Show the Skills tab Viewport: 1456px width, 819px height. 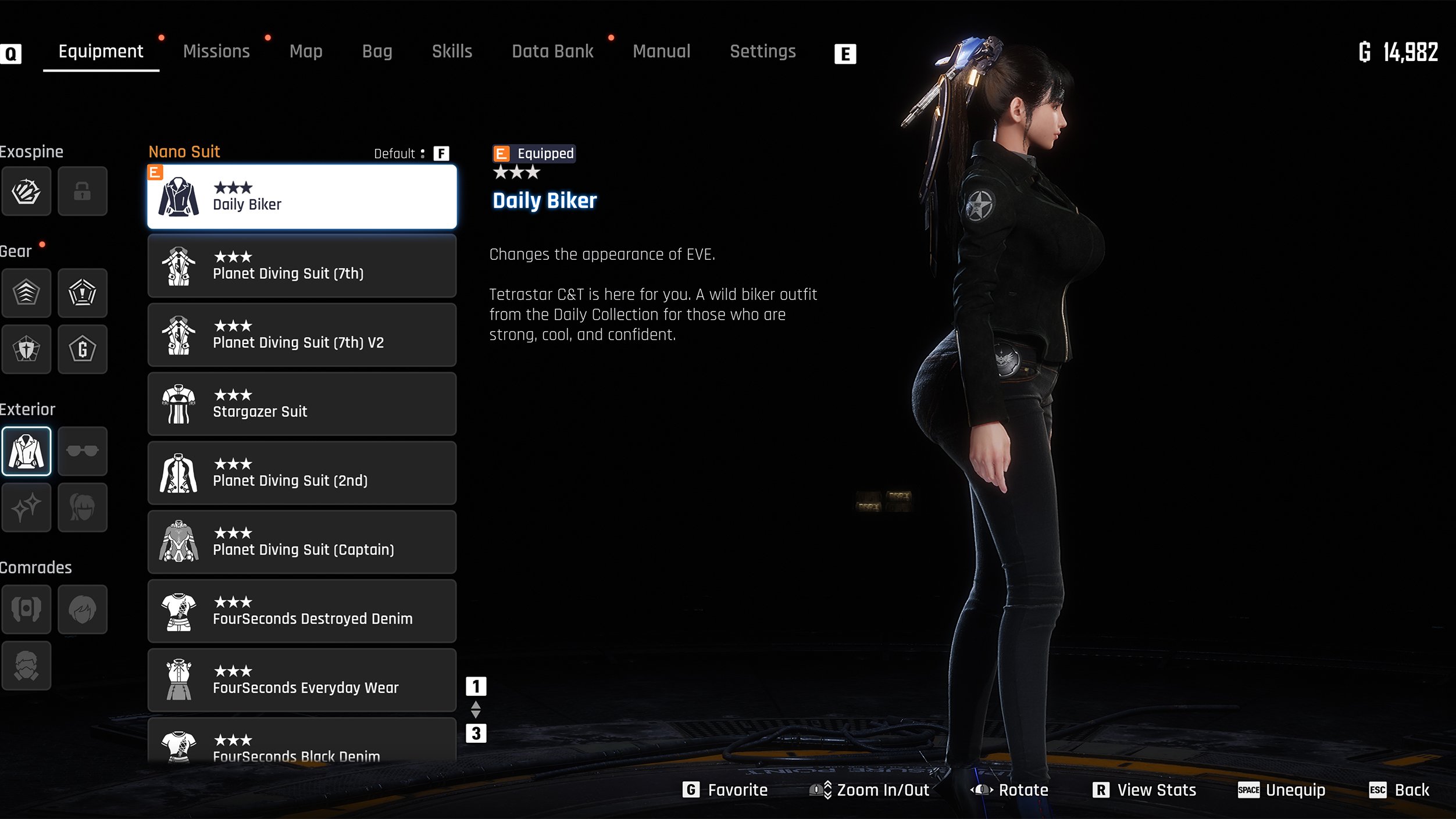click(452, 52)
